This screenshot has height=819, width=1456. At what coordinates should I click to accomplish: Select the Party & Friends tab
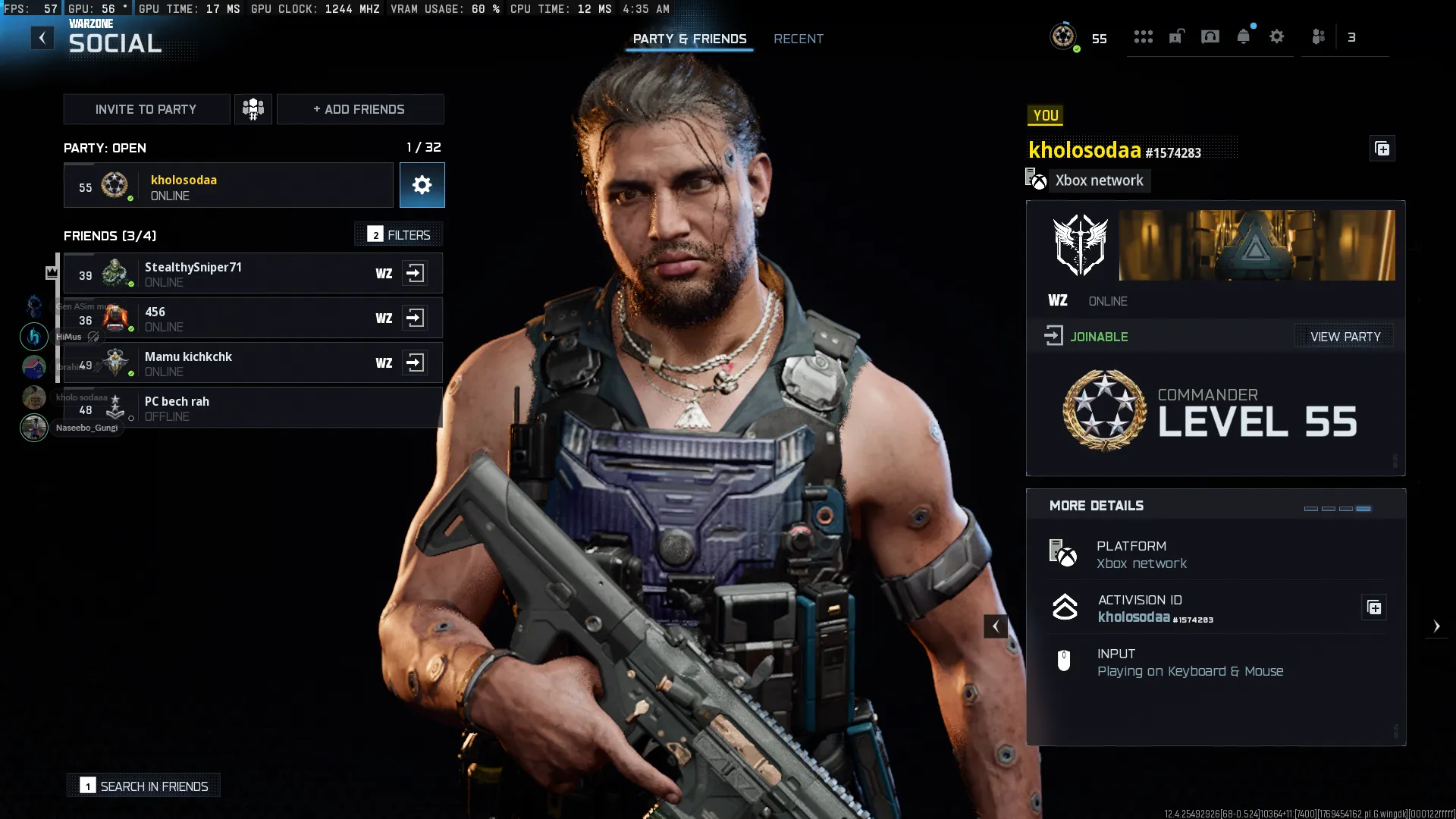pos(689,39)
